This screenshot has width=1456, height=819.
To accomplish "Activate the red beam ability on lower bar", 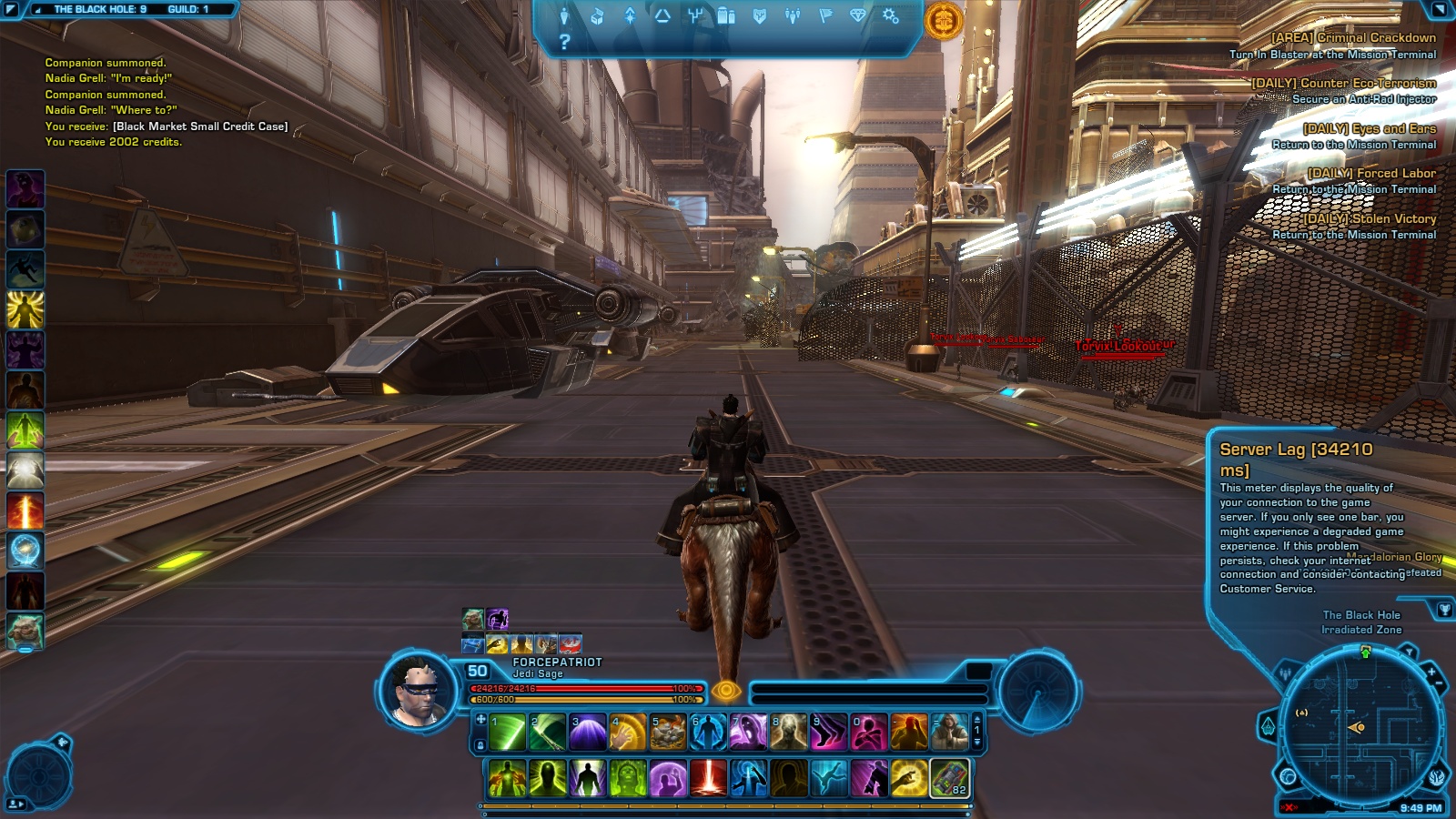I will [x=707, y=779].
